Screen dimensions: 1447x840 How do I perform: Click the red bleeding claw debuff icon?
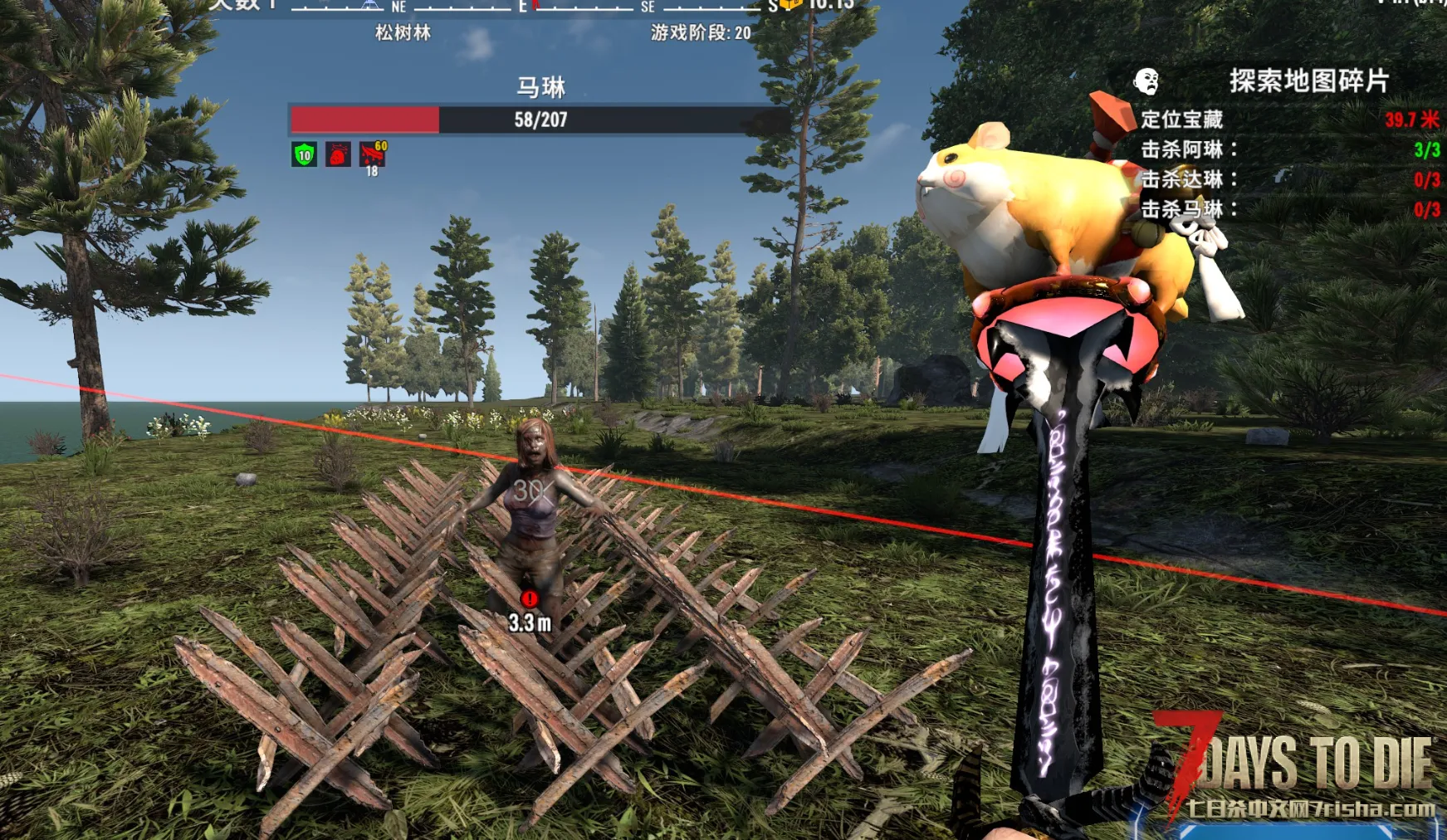(372, 154)
